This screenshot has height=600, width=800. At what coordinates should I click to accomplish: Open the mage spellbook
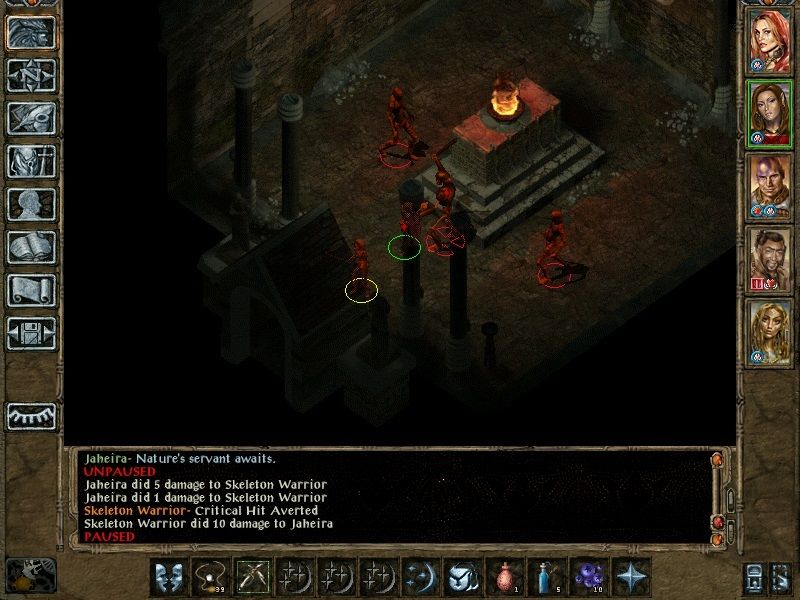click(31, 247)
